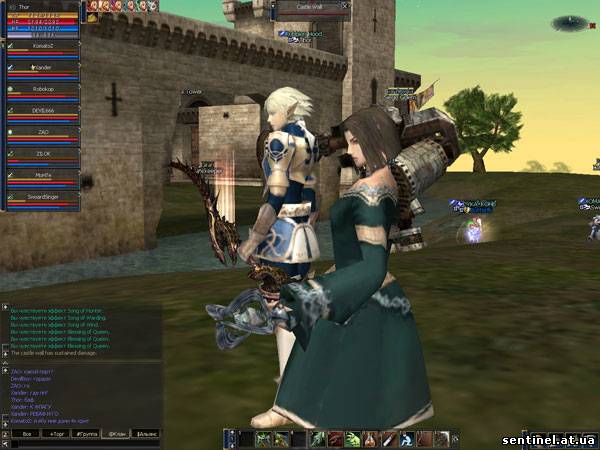Select party member SwoardSinger

[x=41, y=197]
